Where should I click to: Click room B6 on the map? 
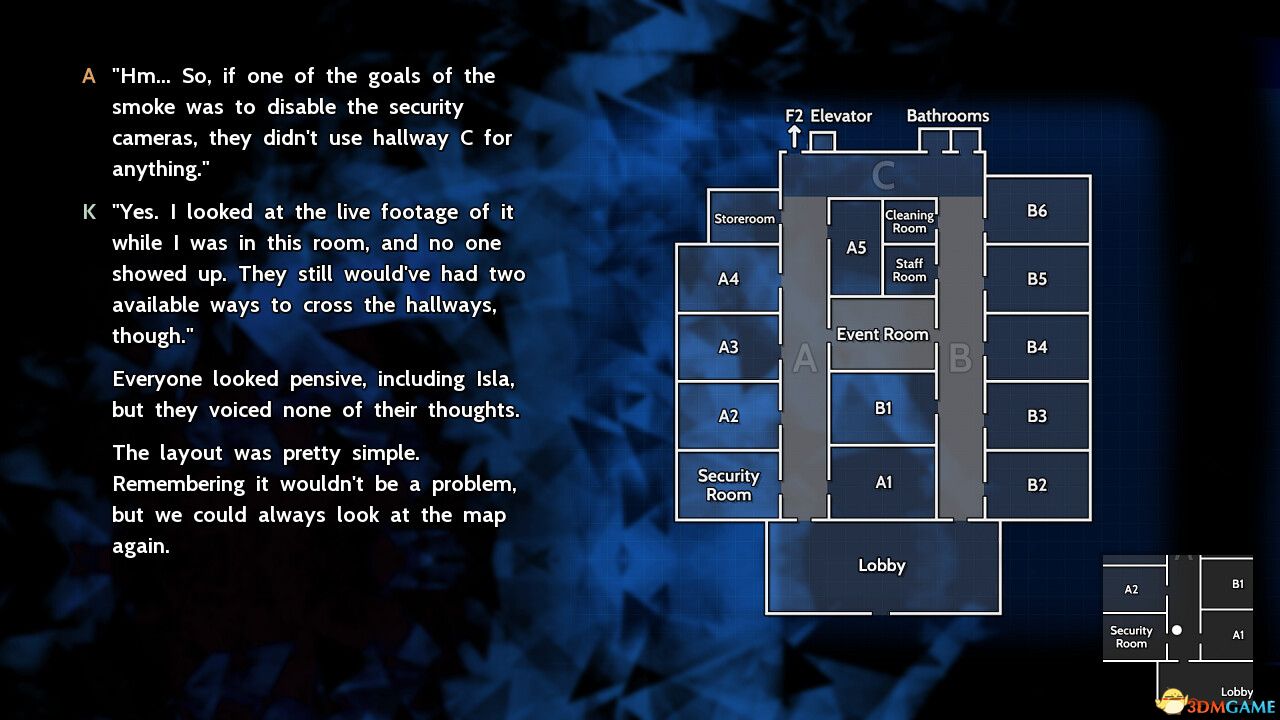click(1037, 211)
